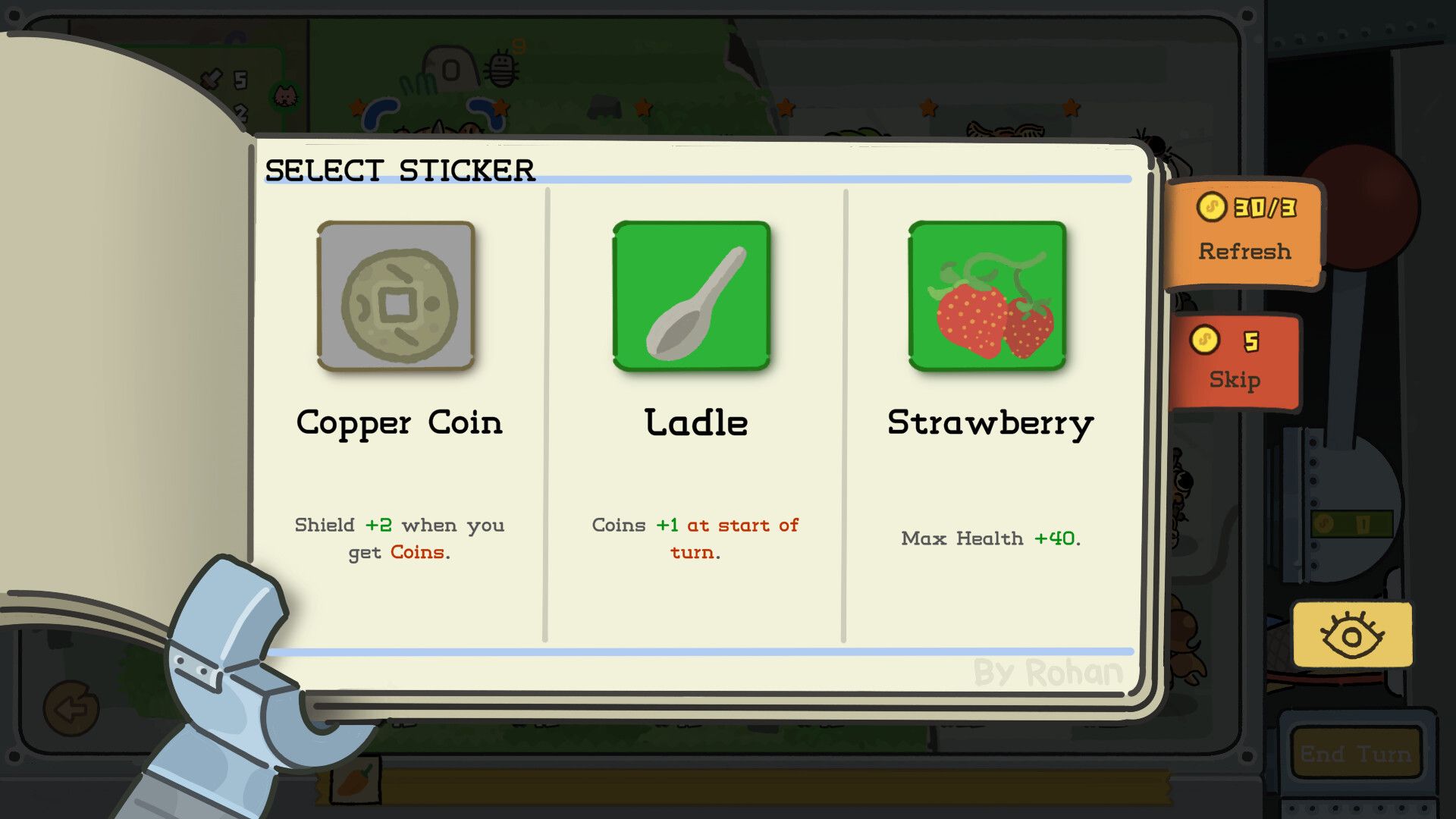
Task: Select the Copper Coin sticker
Action: [x=396, y=296]
